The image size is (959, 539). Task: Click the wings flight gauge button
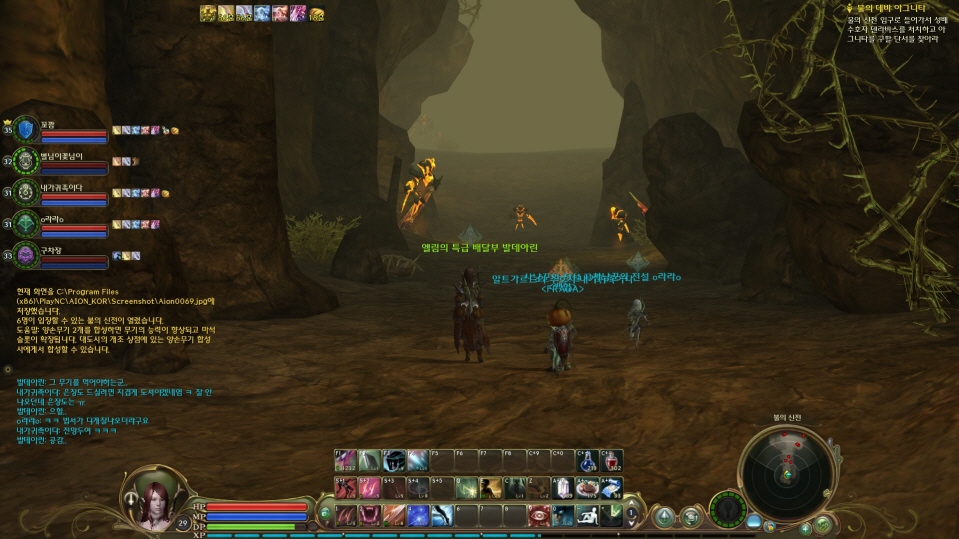(728, 508)
